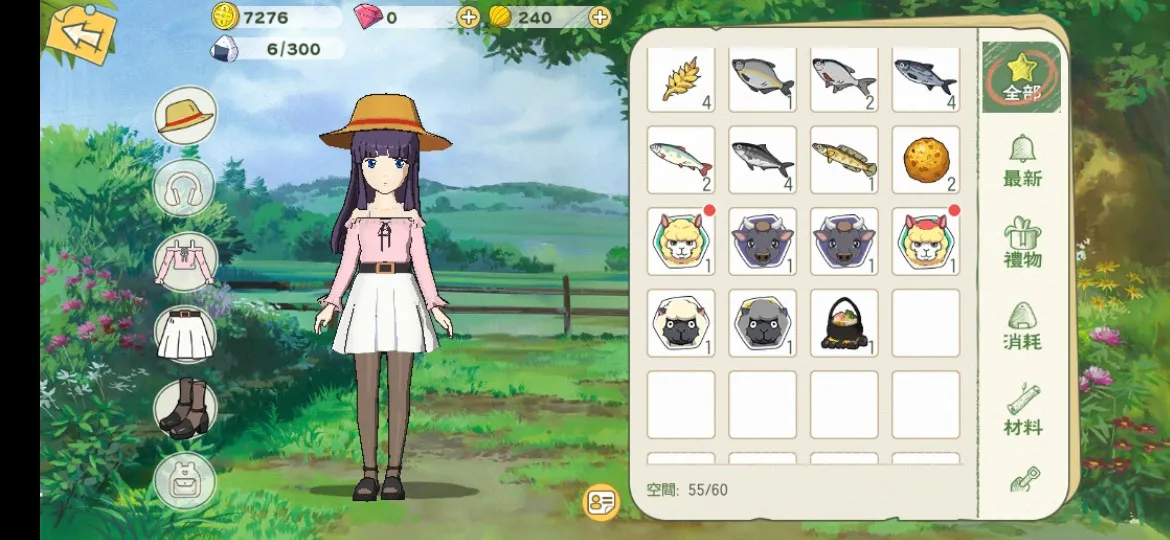This screenshot has height=540, width=1170.
Task: Switch to the 最新 tab
Action: point(1022,162)
